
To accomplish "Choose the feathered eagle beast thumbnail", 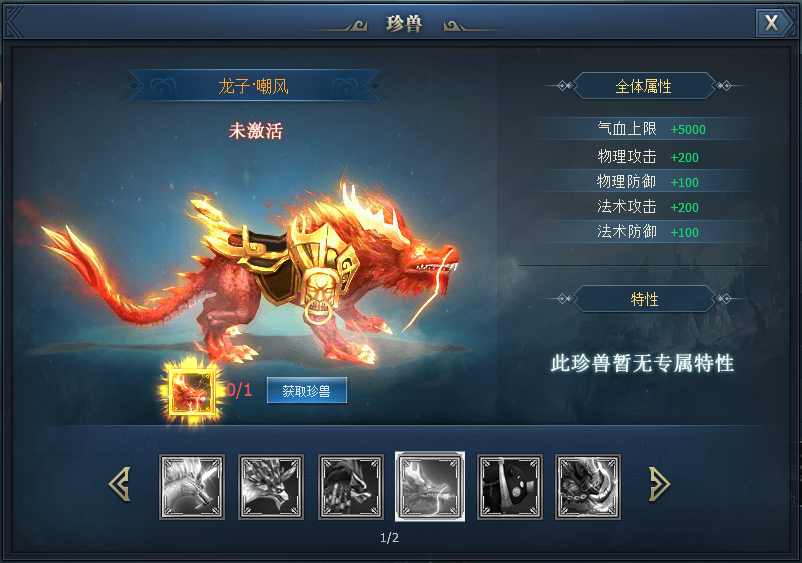I will point(271,487).
